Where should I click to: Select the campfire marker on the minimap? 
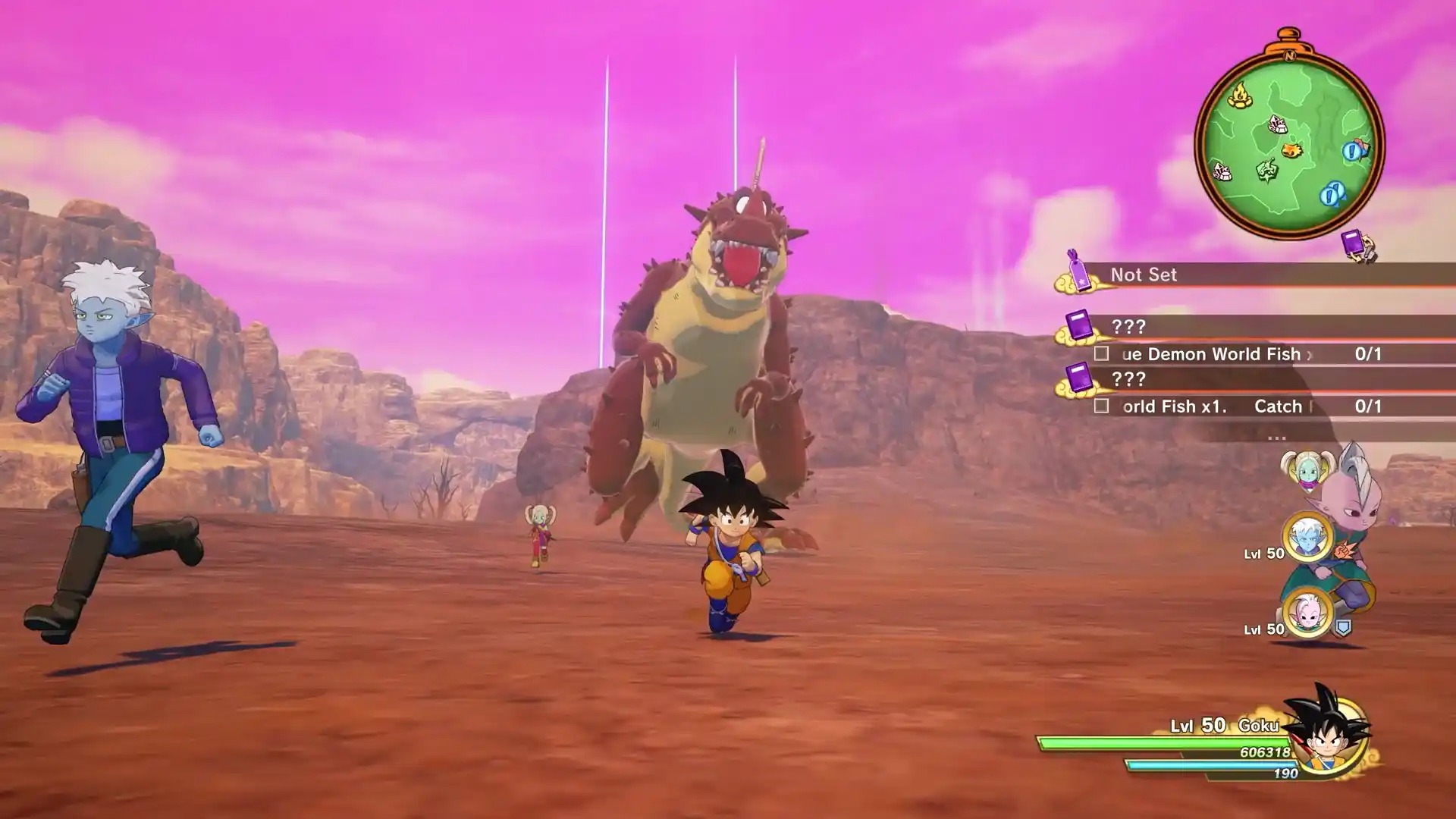(1238, 96)
